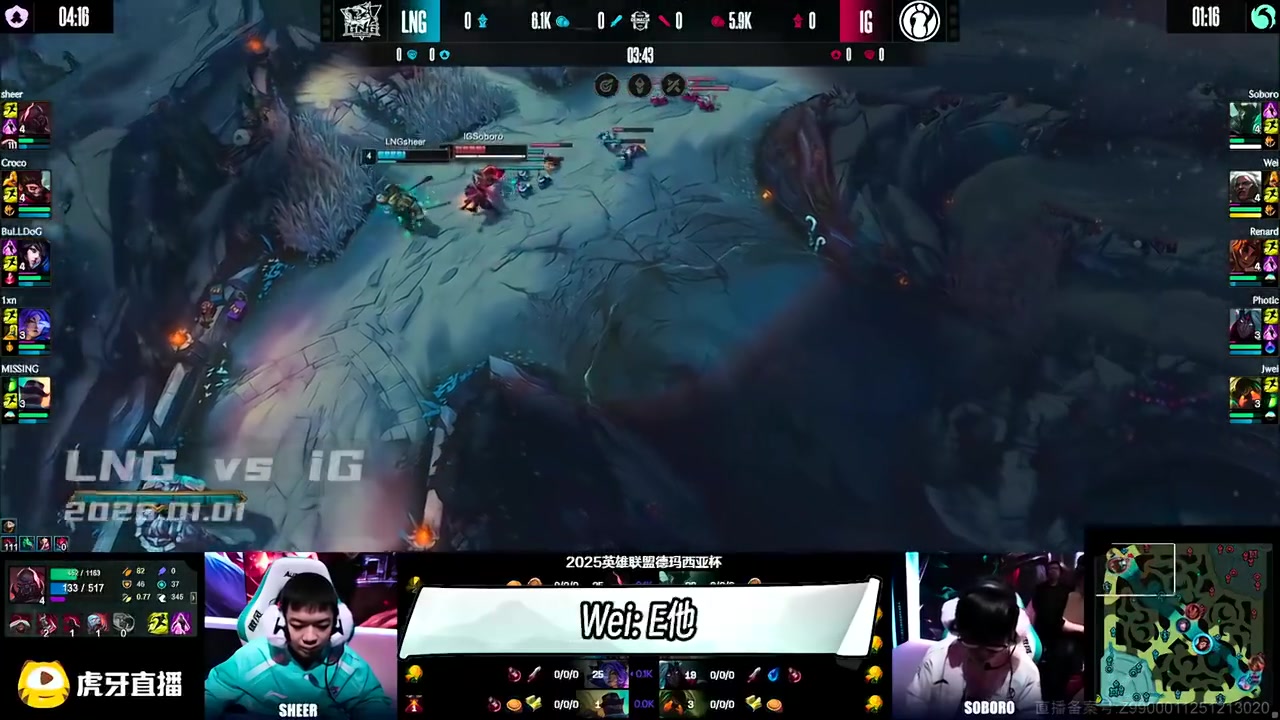Viewport: 1280px width, 720px height.
Task: Select Photic's champion portrait
Action: [x=1245, y=325]
